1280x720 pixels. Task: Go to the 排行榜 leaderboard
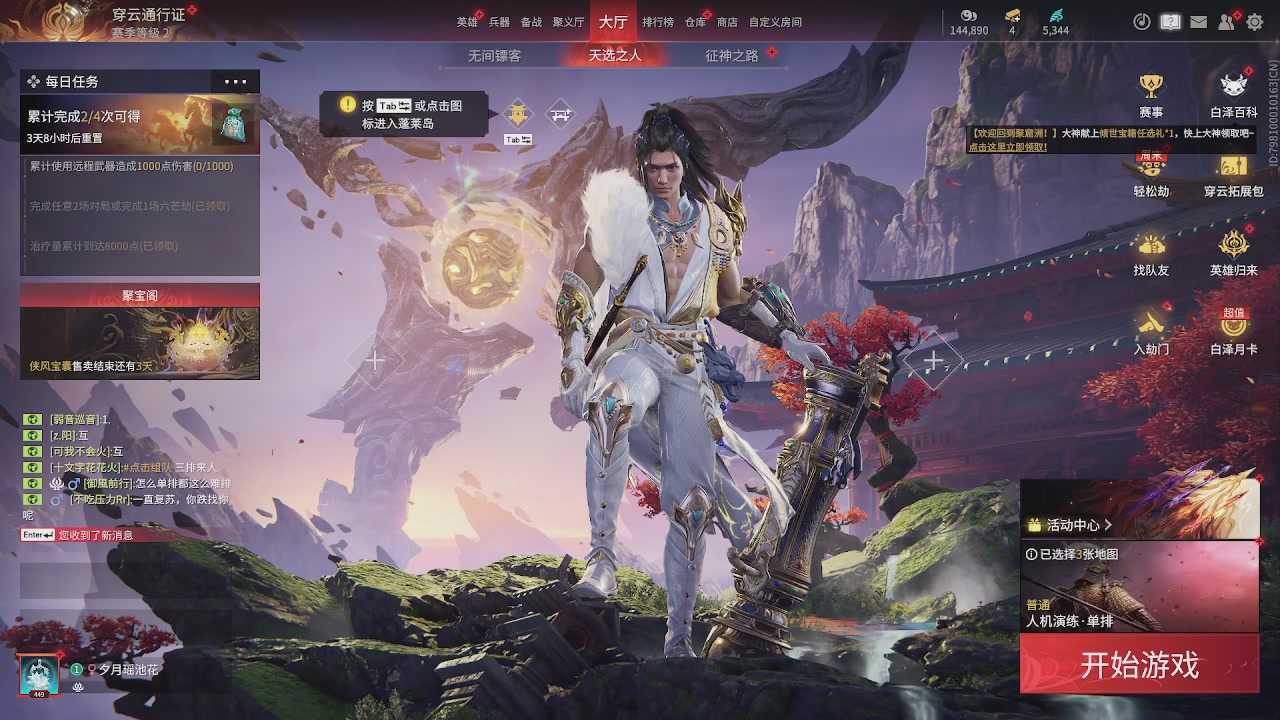click(657, 22)
